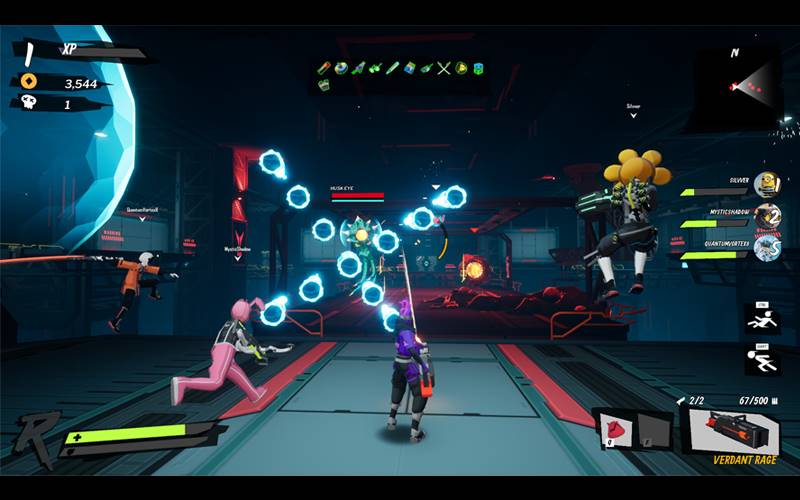Select the red battery item icon
This screenshot has height=500, width=800.
tap(325, 68)
